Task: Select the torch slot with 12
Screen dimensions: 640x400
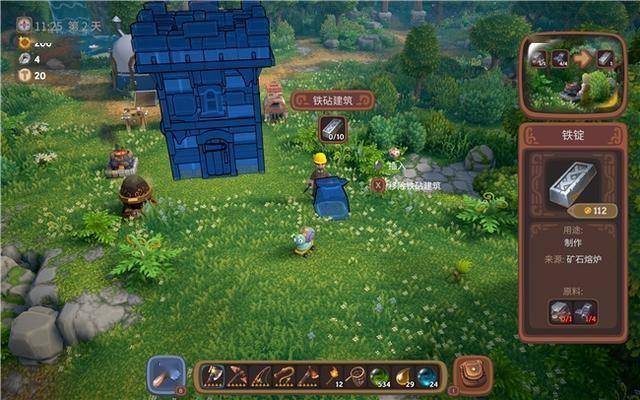Action: coord(333,377)
